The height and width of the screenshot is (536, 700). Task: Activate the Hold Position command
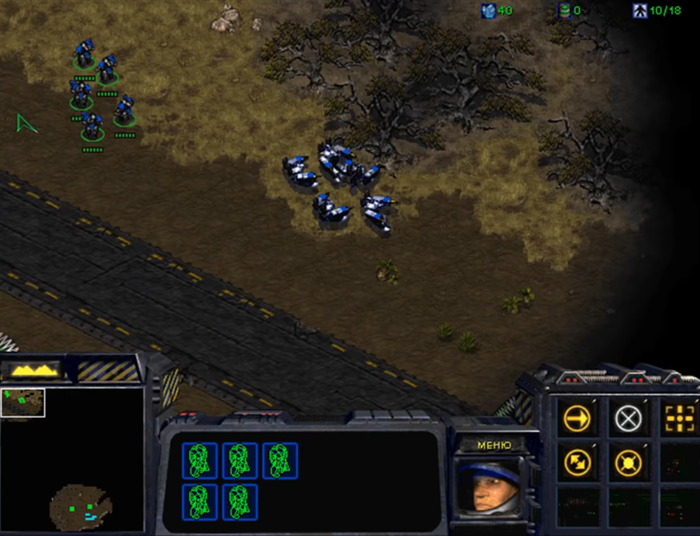tap(627, 462)
